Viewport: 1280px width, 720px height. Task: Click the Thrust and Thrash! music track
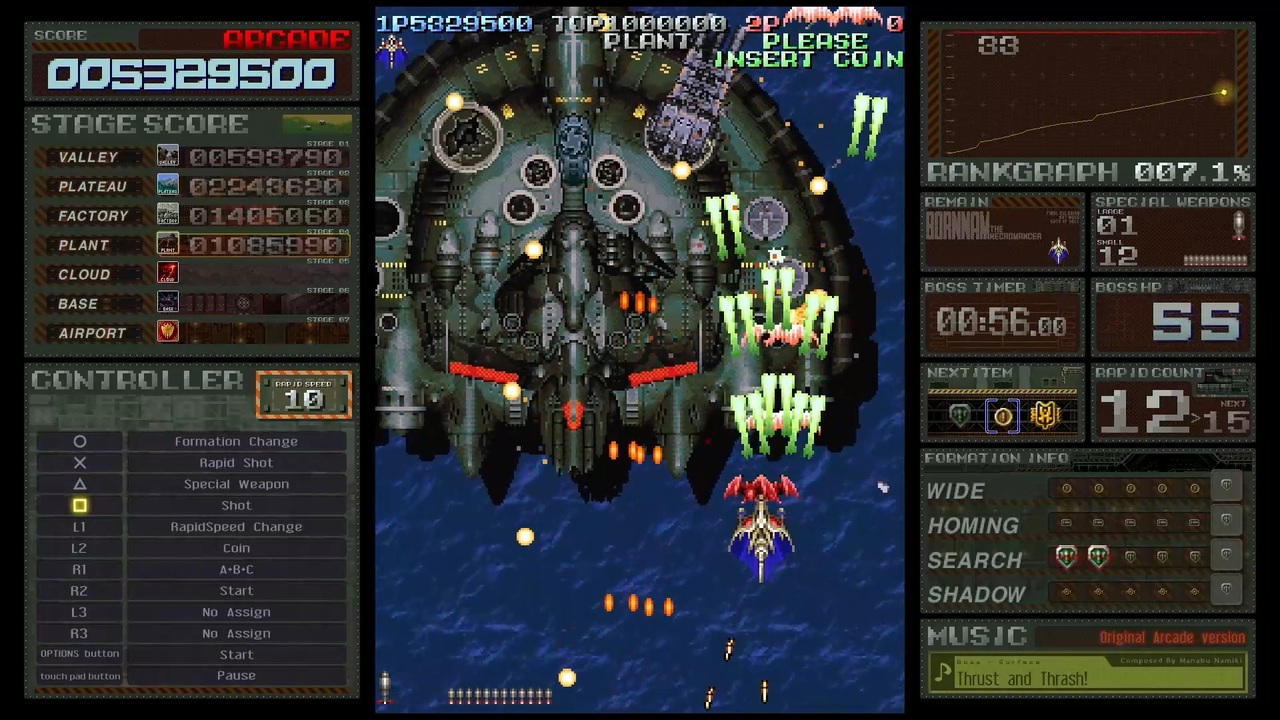tap(1088, 678)
